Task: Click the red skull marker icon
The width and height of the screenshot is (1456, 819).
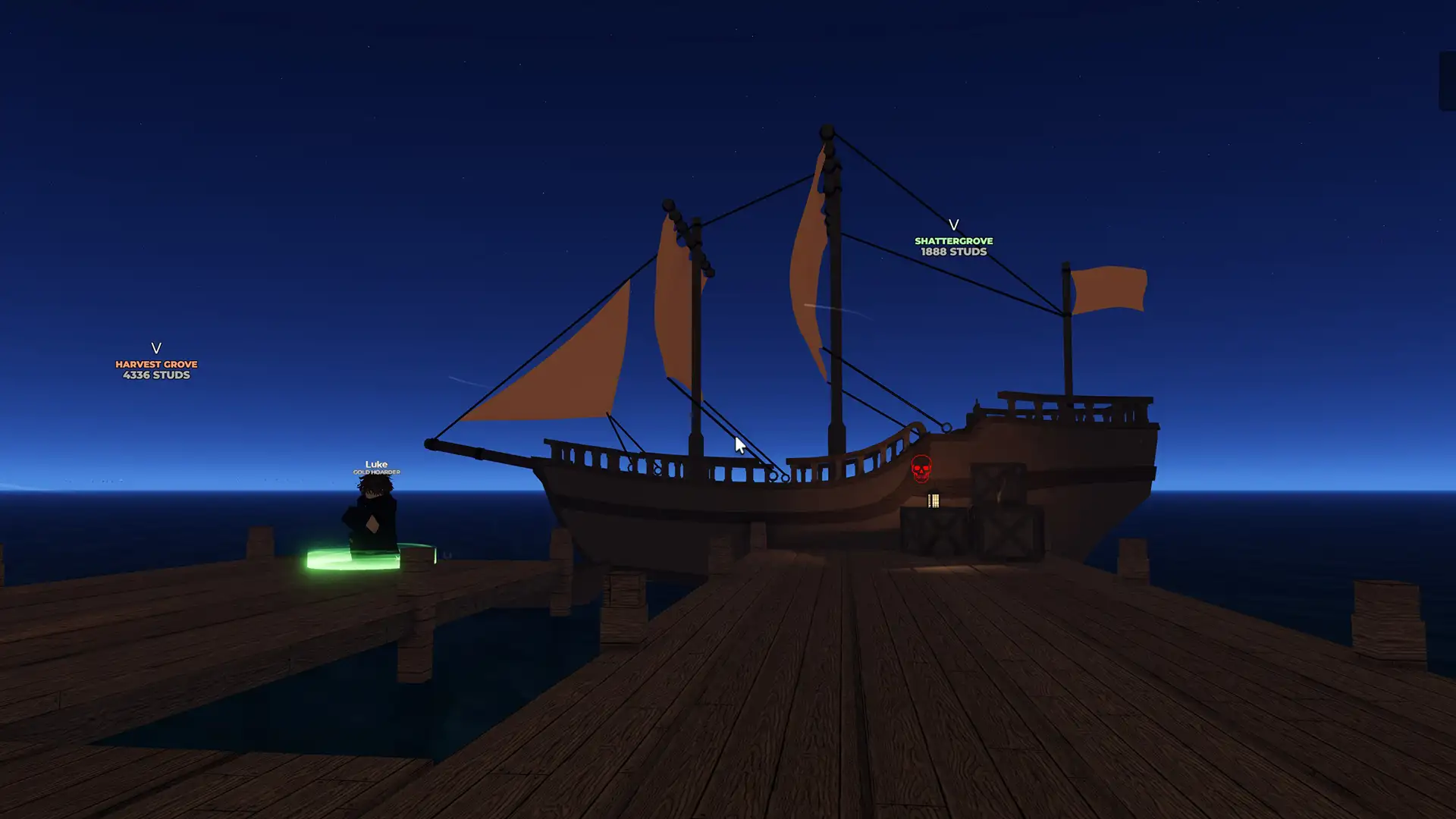Action: [x=921, y=469]
